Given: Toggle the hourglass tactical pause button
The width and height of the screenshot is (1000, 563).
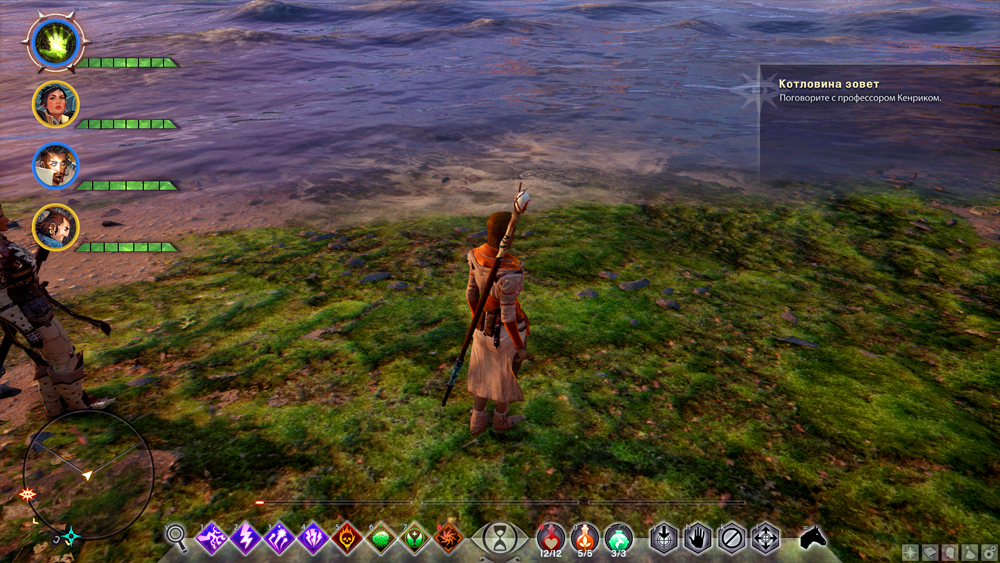Looking at the screenshot, I should 497,539.
